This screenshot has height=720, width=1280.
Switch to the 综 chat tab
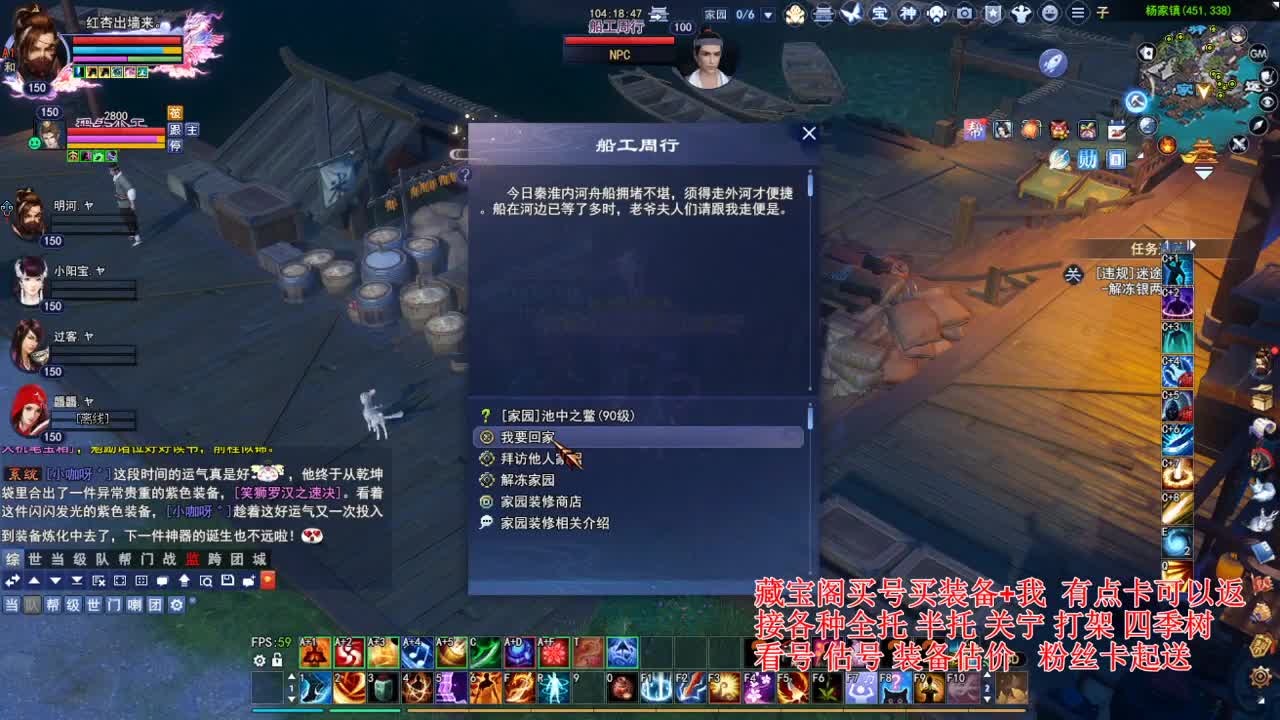point(15,560)
